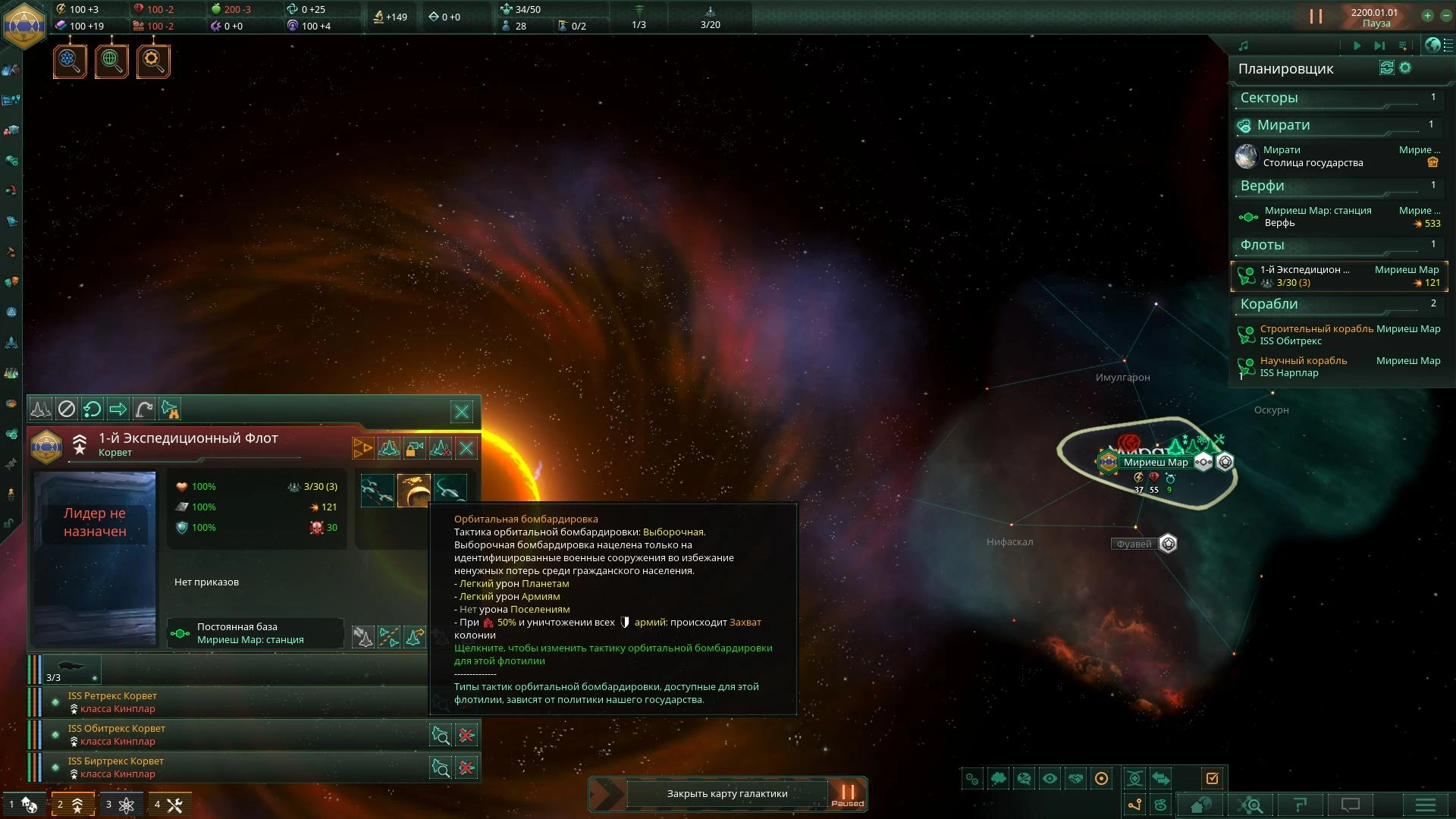Collapse the Секторы section in the planner
Image resolution: width=1456 pixels, height=819 pixels.
tap(1336, 98)
